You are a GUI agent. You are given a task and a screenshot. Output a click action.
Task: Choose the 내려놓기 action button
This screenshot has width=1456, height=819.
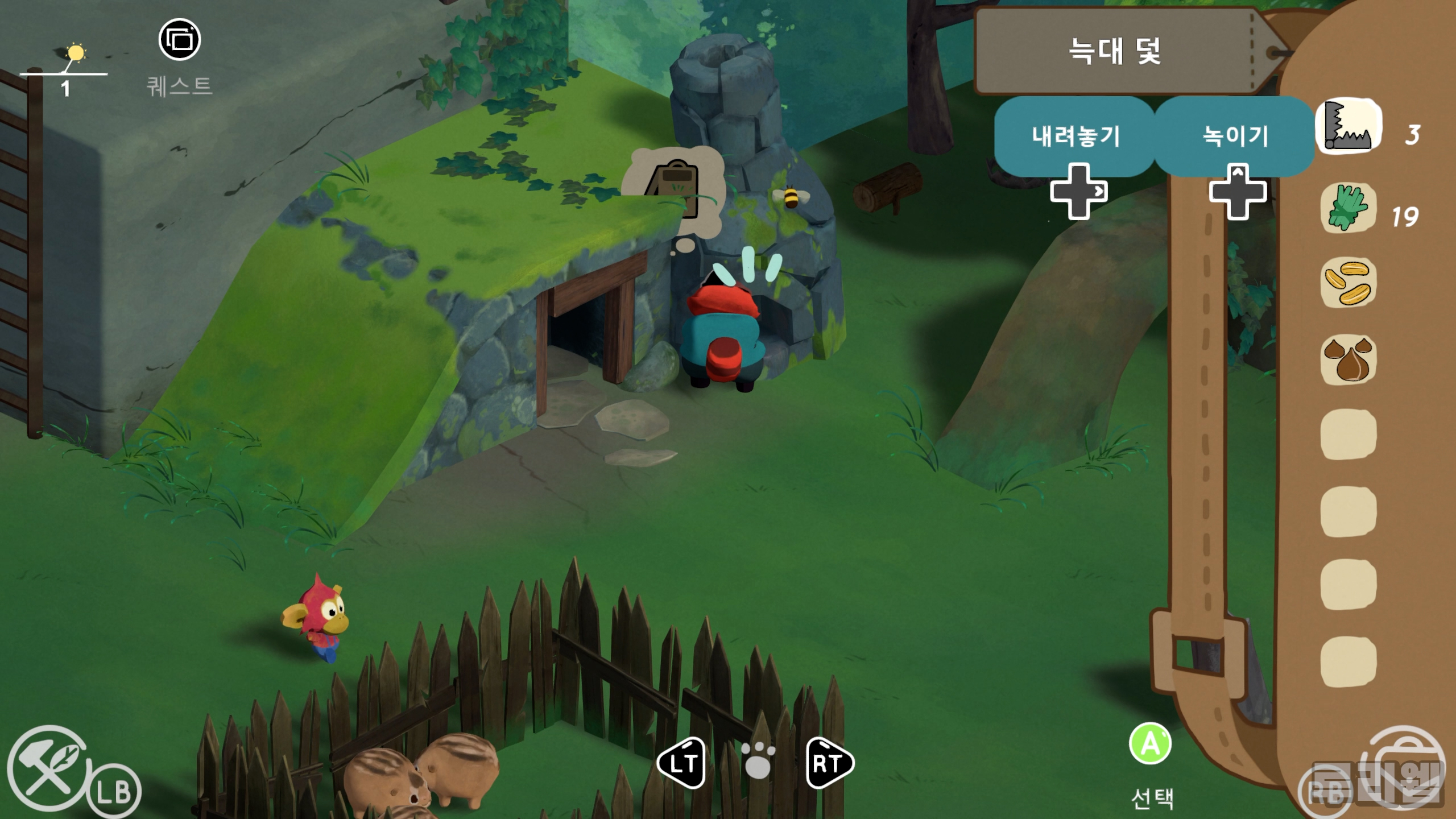(1075, 136)
